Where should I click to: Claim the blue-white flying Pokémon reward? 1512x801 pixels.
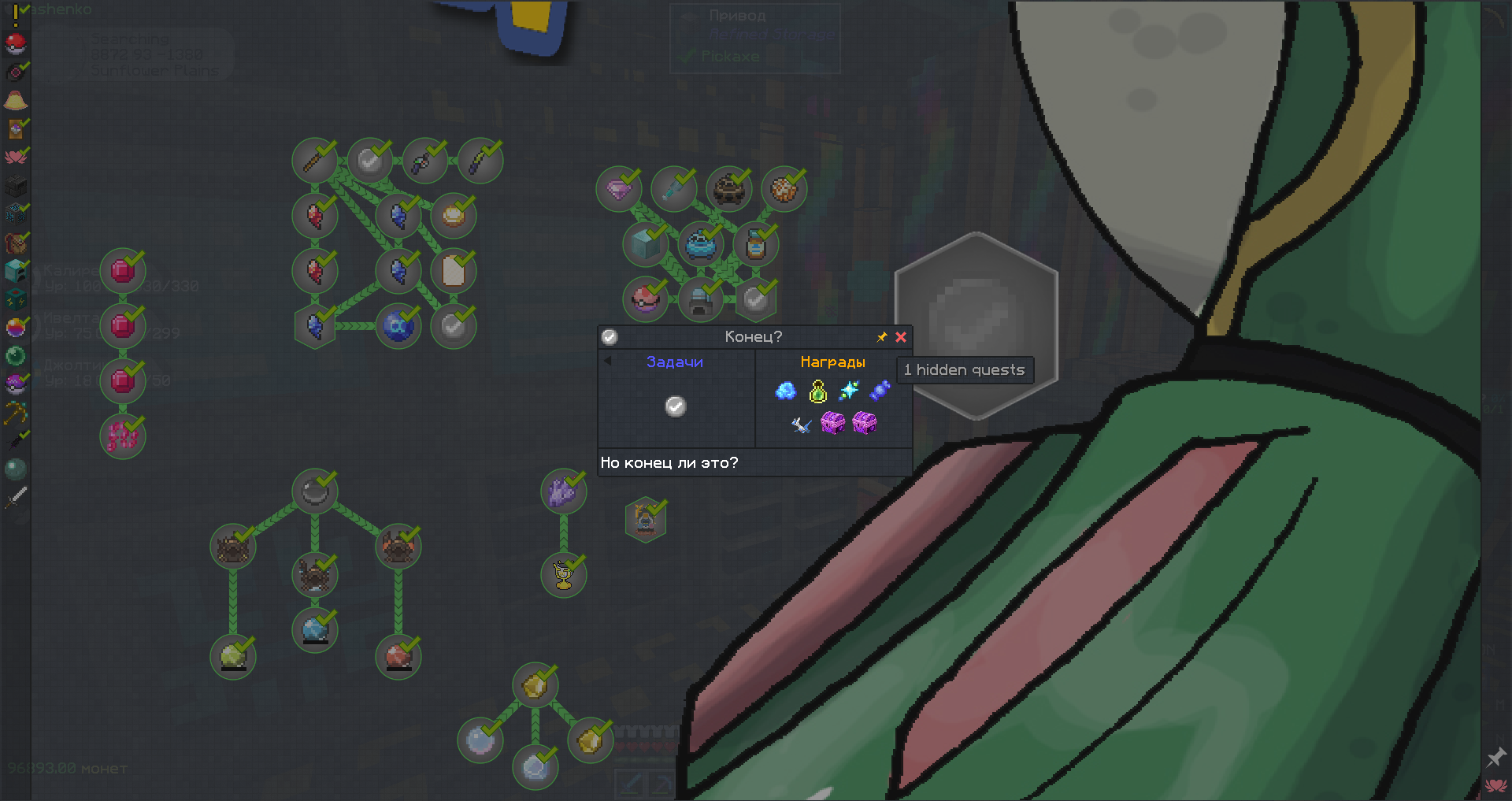[801, 425]
